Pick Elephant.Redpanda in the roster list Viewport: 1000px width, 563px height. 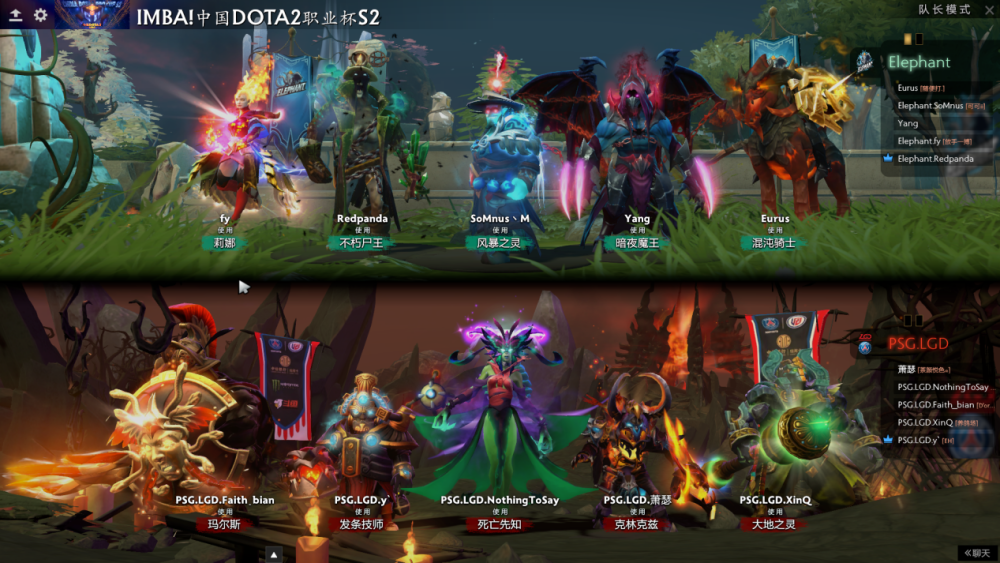point(933,158)
